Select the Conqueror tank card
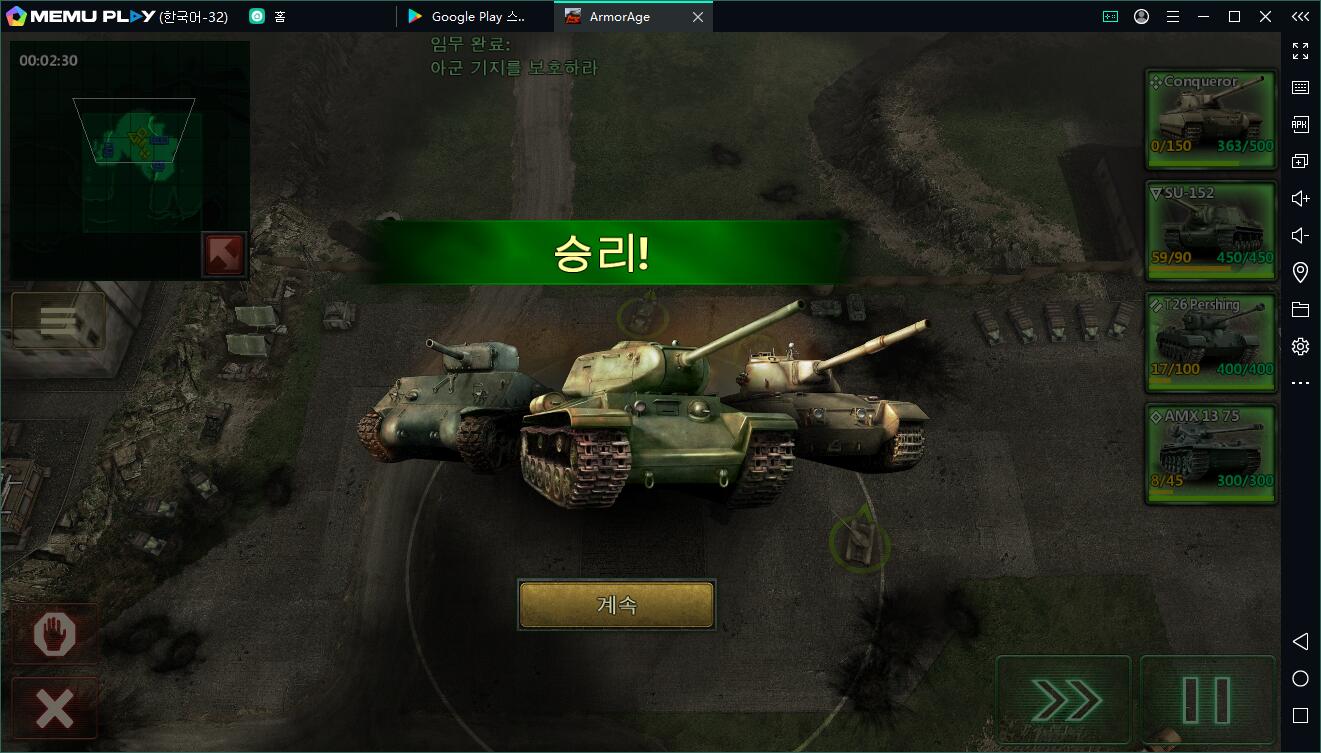The image size is (1321, 753). [x=1211, y=119]
